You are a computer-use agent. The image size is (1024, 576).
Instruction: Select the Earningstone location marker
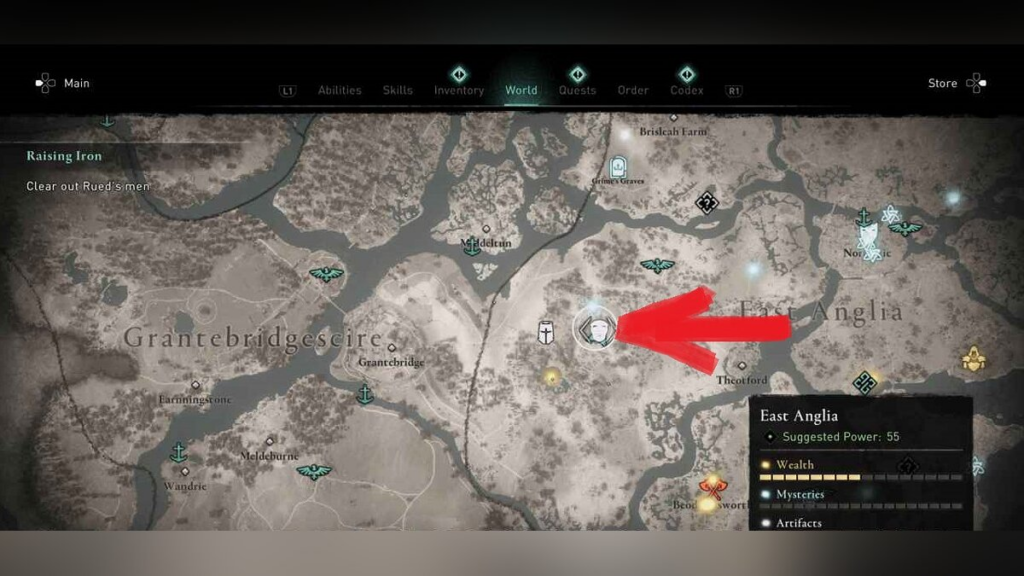(x=196, y=385)
